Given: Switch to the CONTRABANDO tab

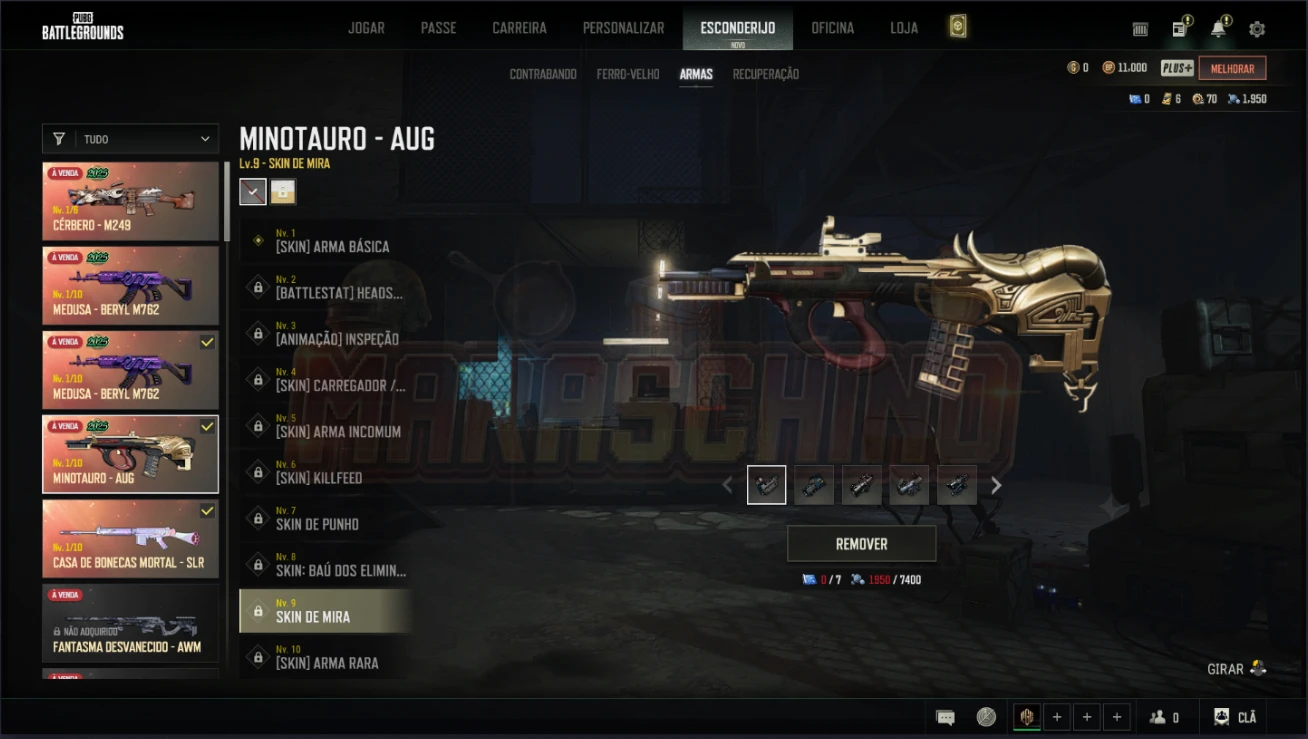Looking at the screenshot, I should (x=543, y=74).
